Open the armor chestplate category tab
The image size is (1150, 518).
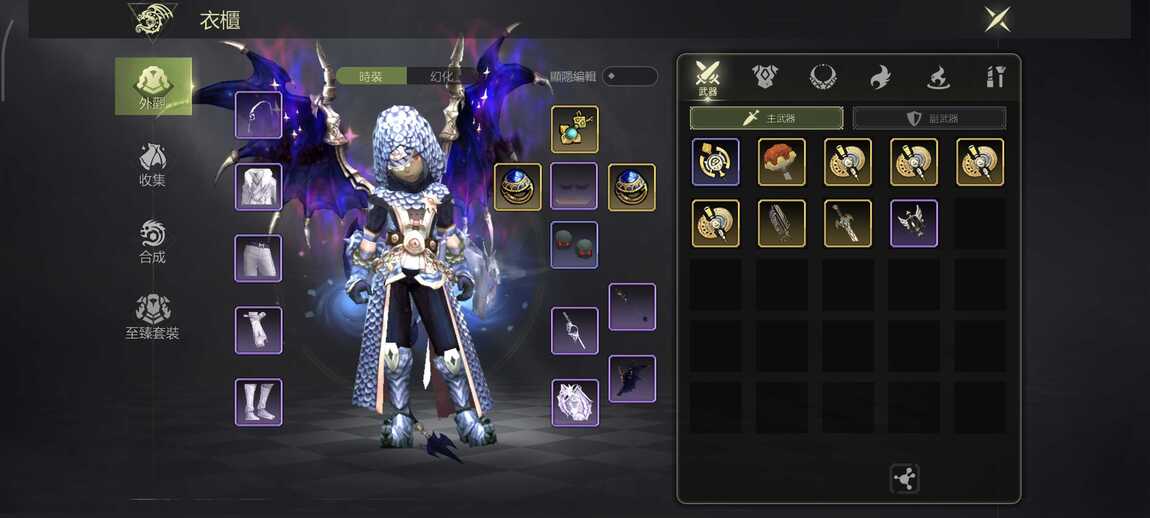(766, 76)
